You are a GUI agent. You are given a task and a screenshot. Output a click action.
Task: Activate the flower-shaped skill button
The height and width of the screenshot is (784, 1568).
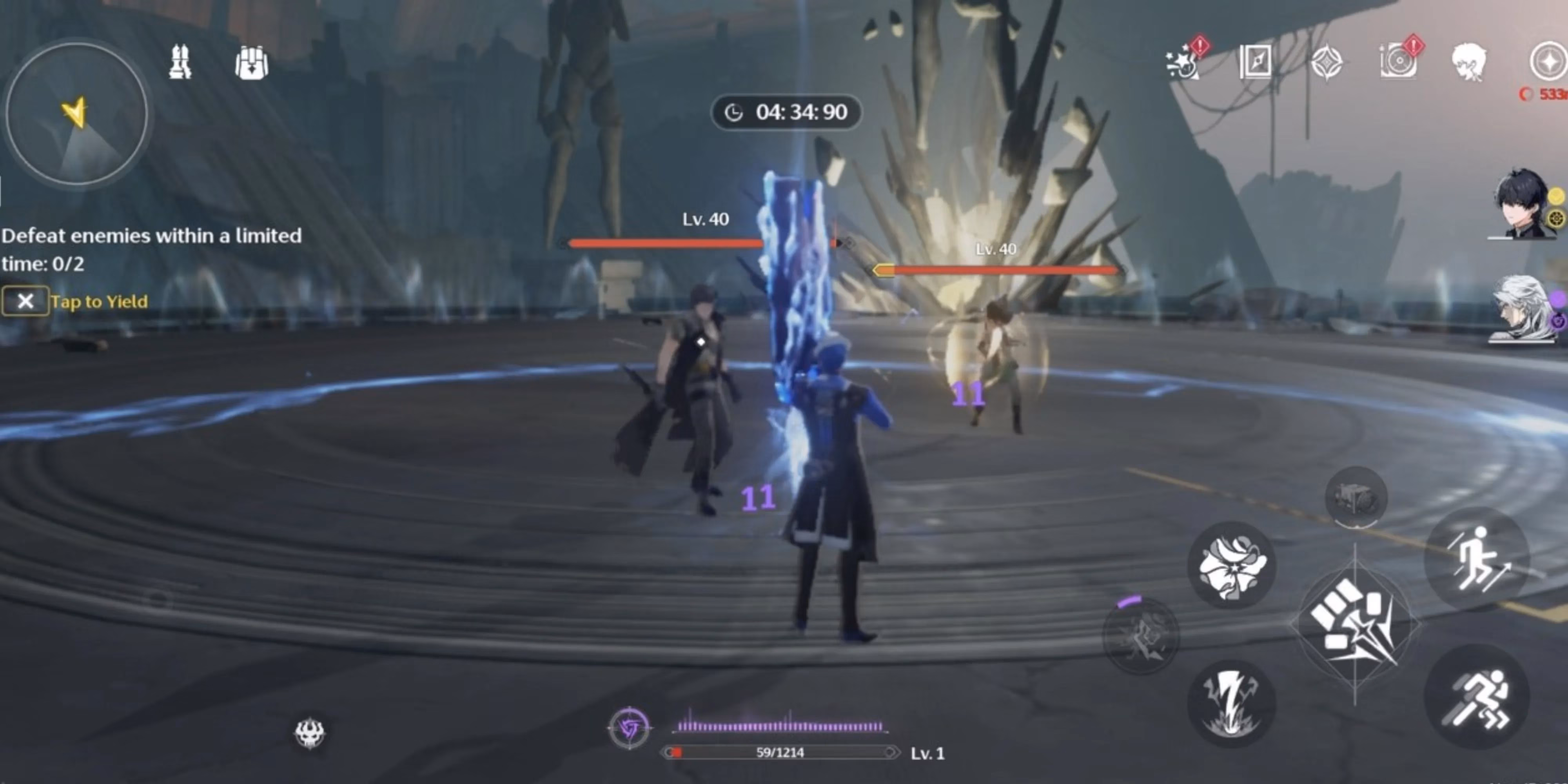point(1232,566)
